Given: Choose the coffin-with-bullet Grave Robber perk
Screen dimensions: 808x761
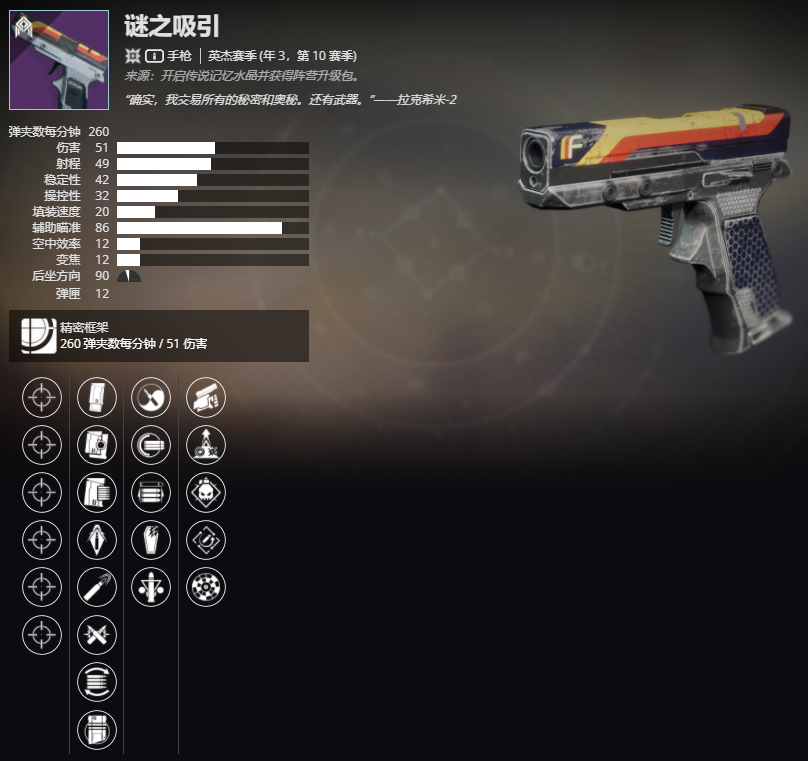Looking at the screenshot, I should click(x=151, y=540).
